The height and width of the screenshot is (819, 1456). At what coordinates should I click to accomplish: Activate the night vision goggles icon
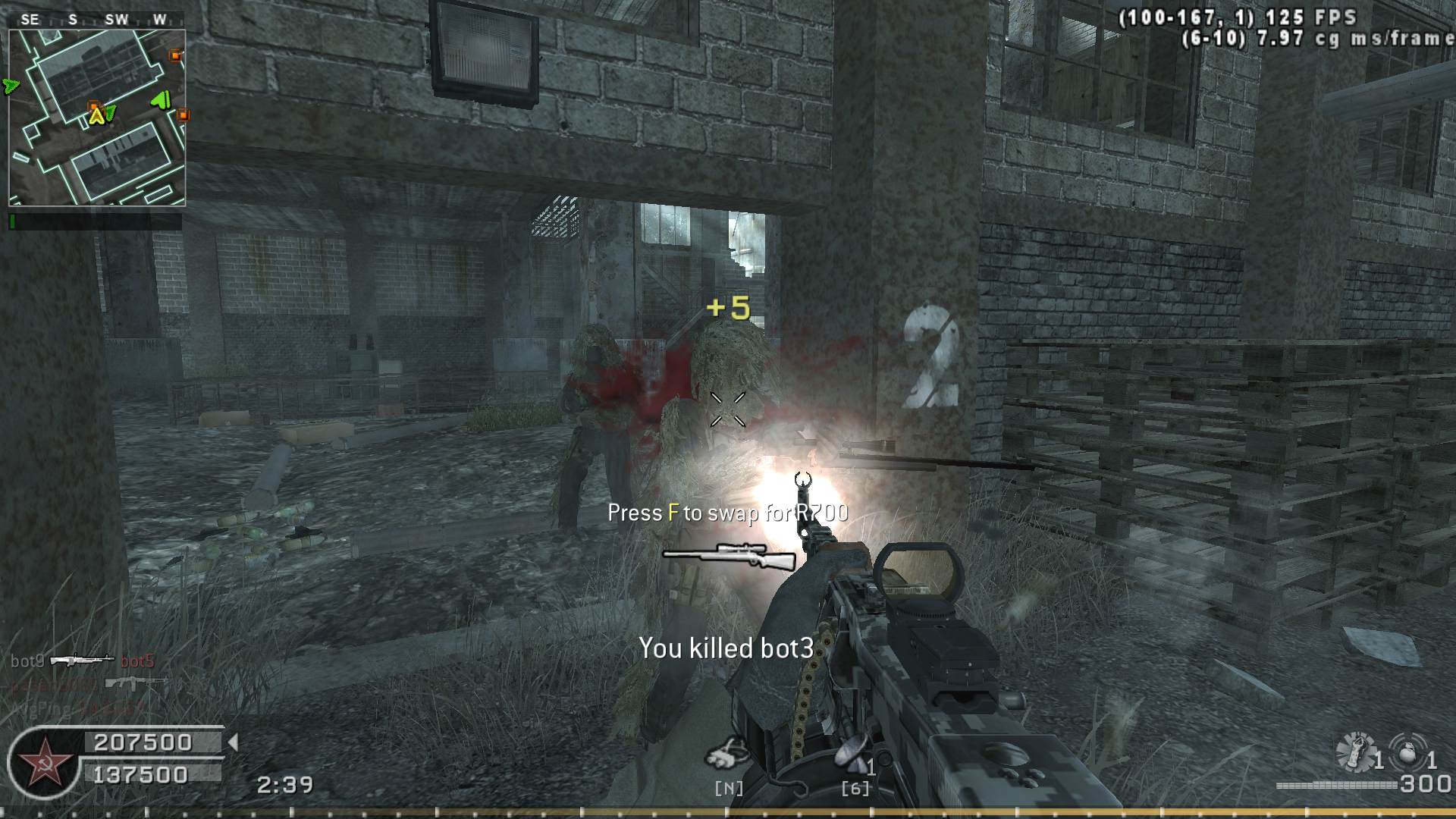(726, 754)
